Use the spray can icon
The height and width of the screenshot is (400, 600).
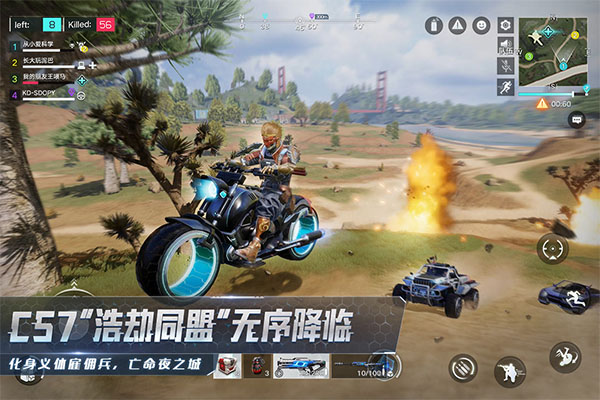pyautogui.click(x=433, y=25)
